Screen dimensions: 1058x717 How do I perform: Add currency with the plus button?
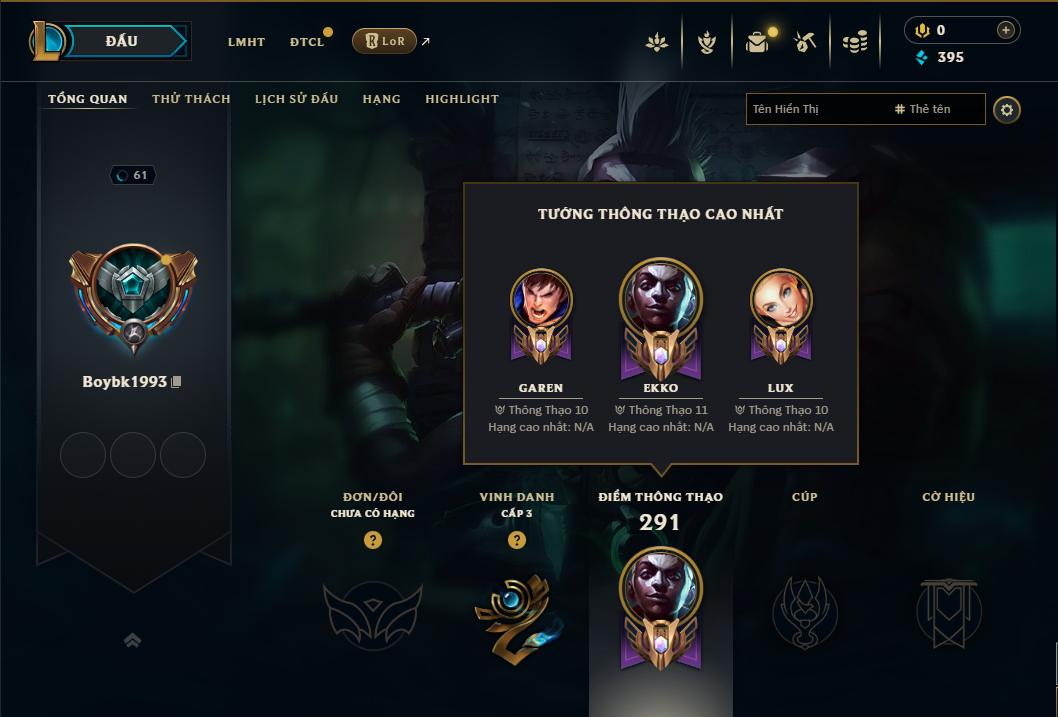tap(1005, 30)
